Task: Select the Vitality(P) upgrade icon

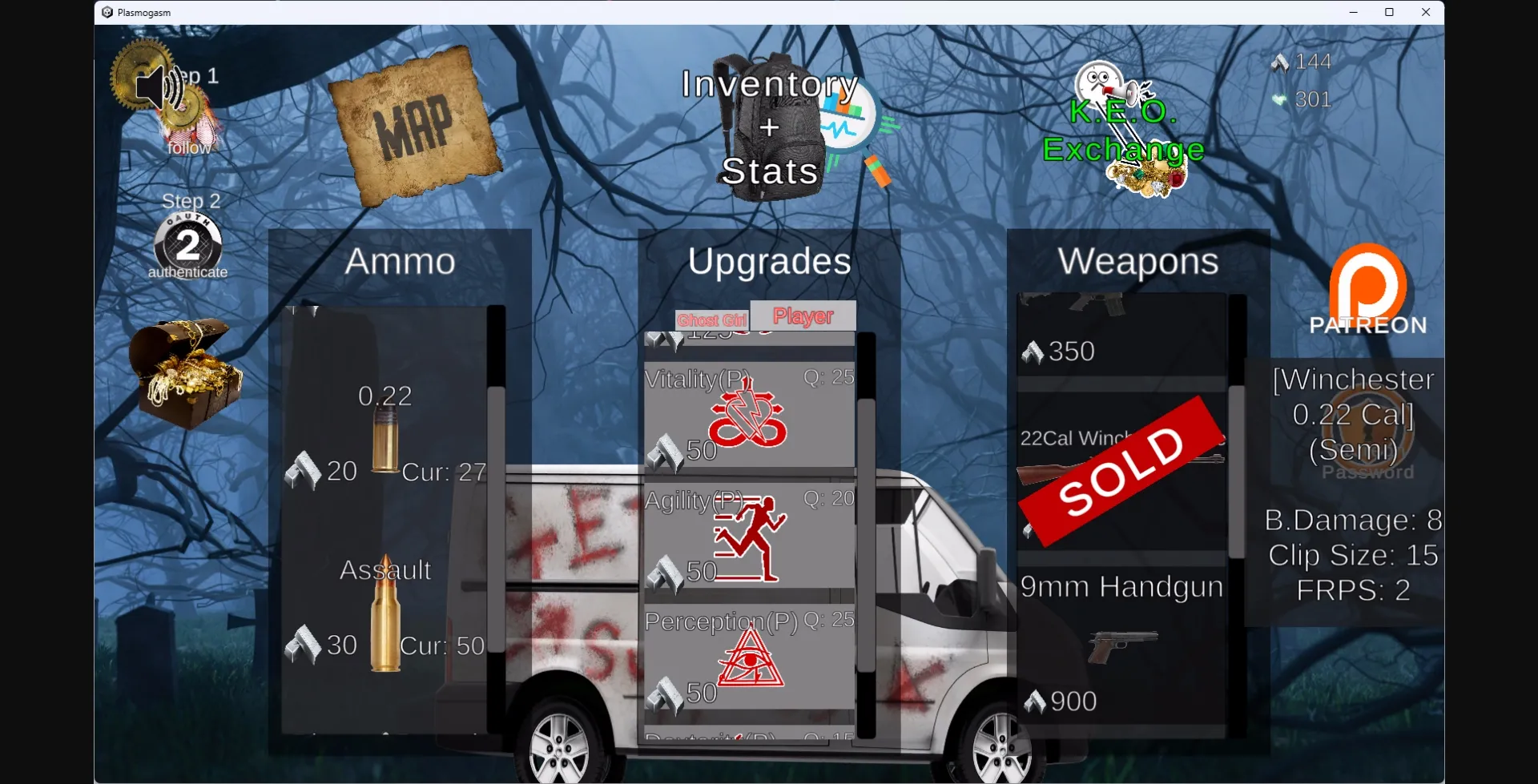Action: tap(747, 412)
